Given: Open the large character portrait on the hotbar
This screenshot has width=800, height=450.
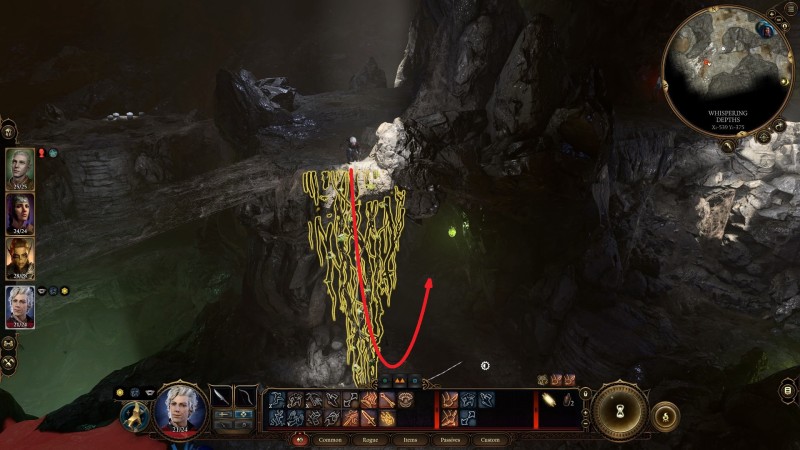Looking at the screenshot, I should [x=180, y=409].
